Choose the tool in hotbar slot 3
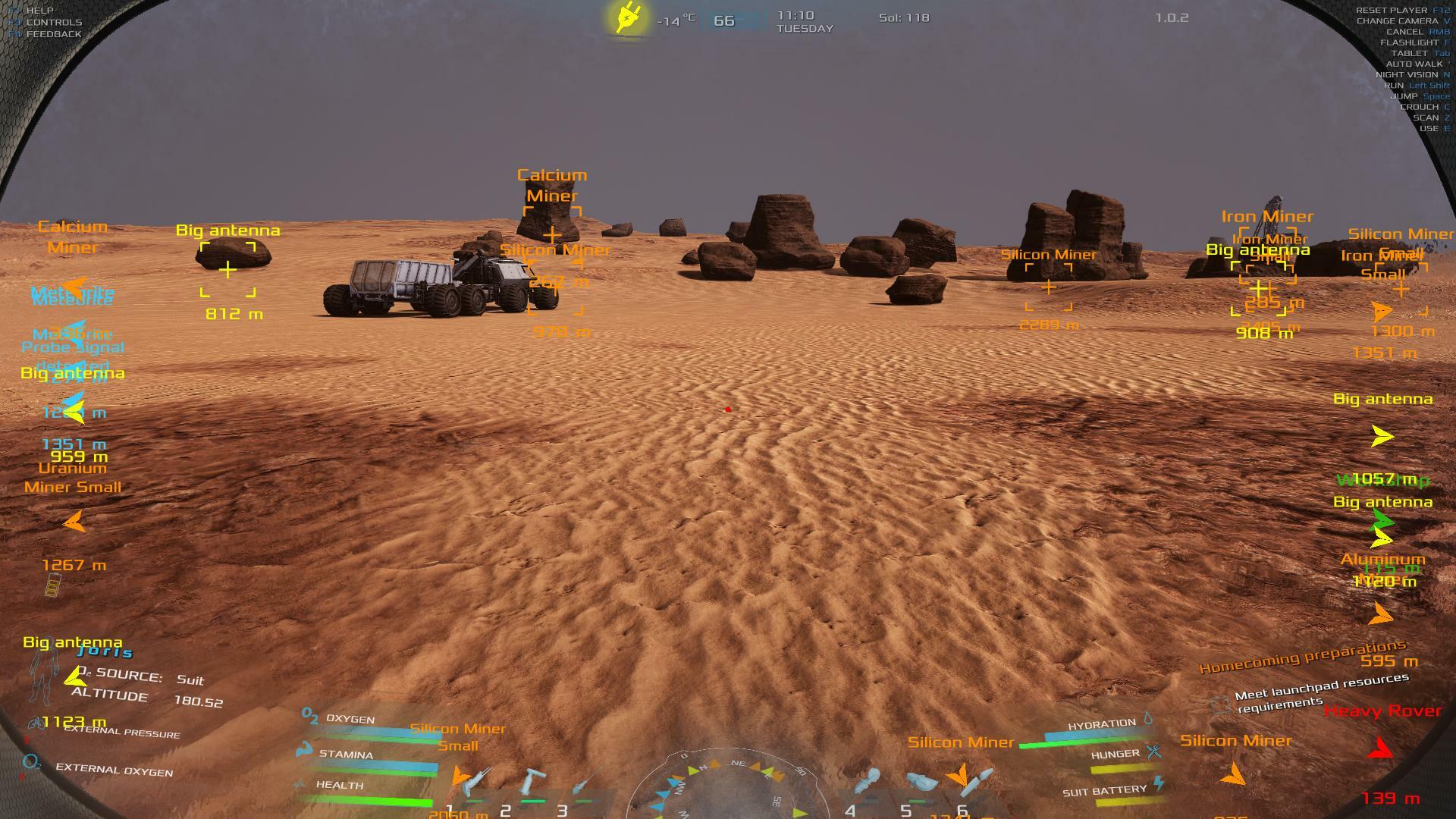Image resolution: width=1456 pixels, height=819 pixels. click(x=585, y=783)
